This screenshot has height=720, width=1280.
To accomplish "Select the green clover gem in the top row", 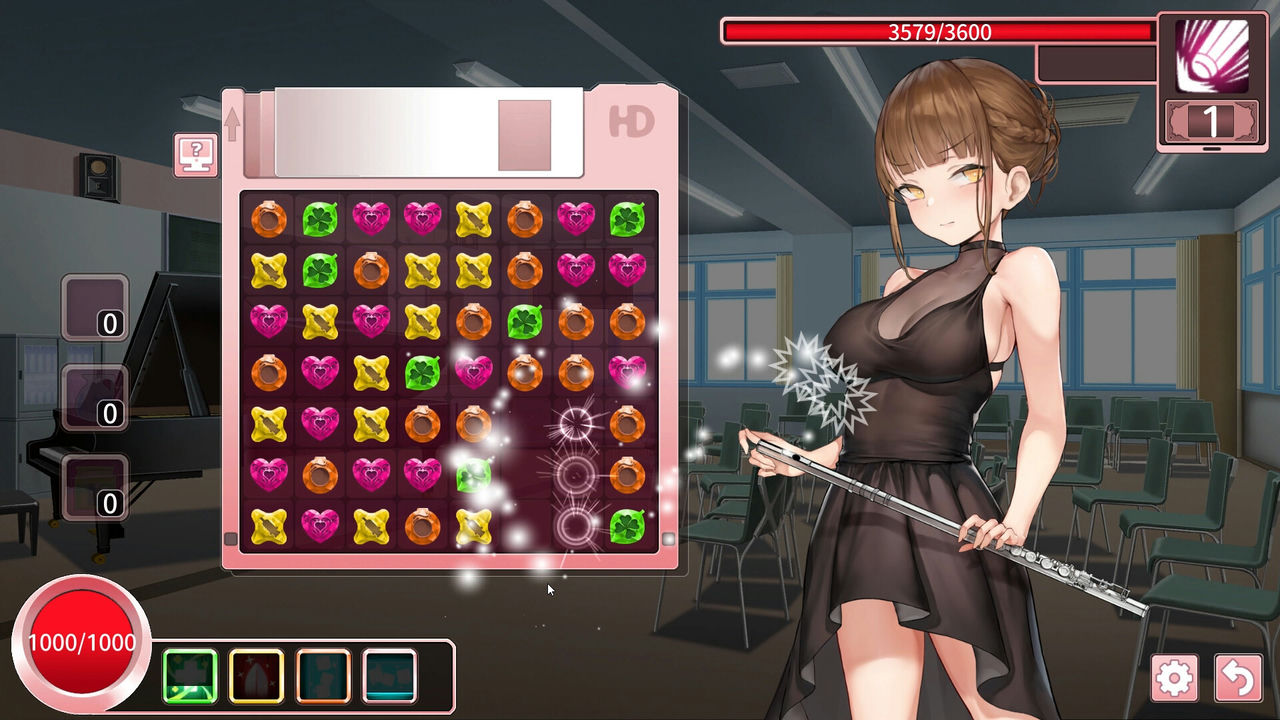I will tap(320, 218).
